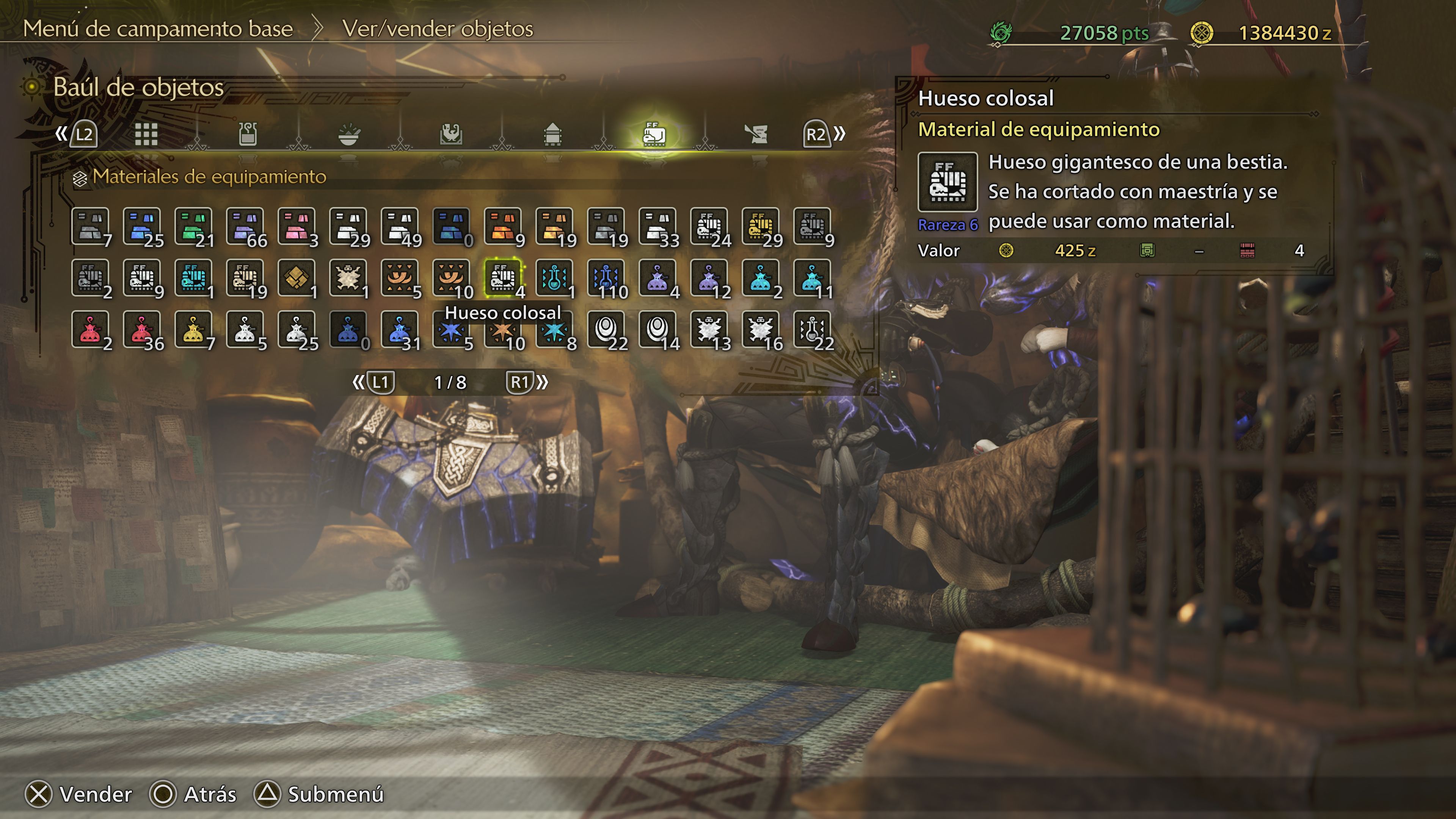The width and height of the screenshot is (1456, 819).
Task: Choose the purple ore stack of 66
Action: pyautogui.click(x=245, y=226)
